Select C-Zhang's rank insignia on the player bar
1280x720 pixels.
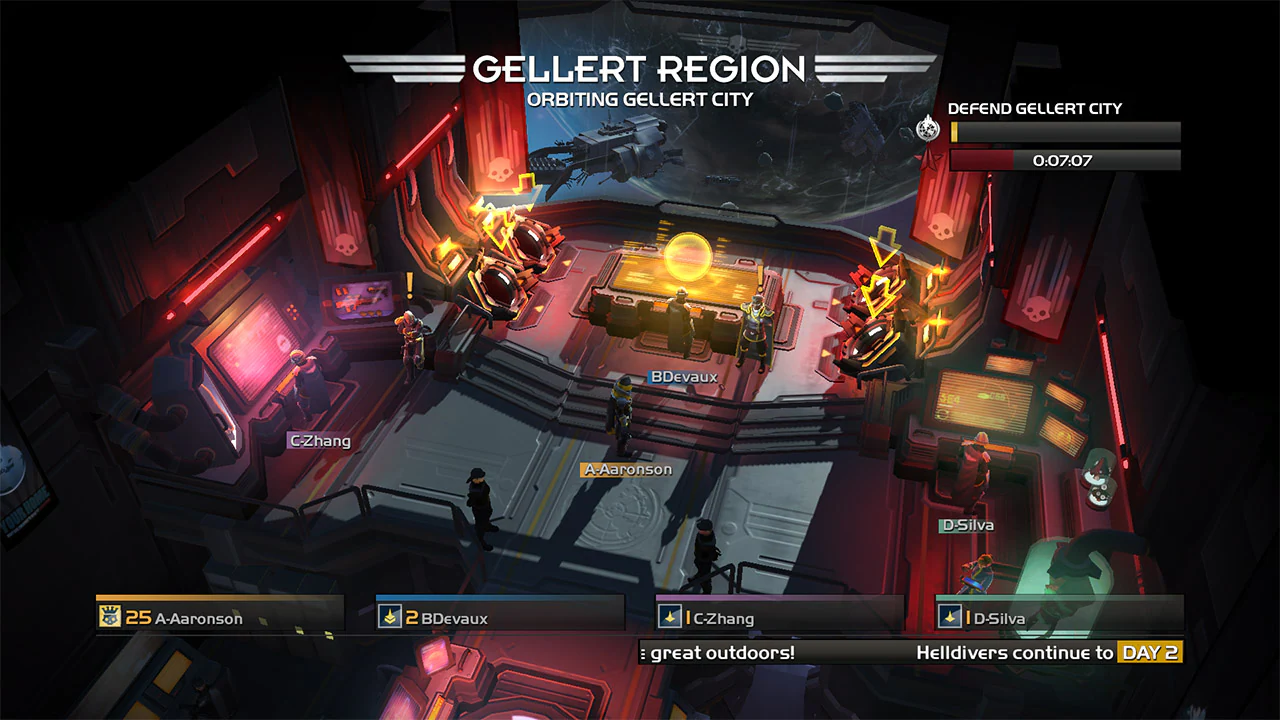pyautogui.click(x=670, y=617)
